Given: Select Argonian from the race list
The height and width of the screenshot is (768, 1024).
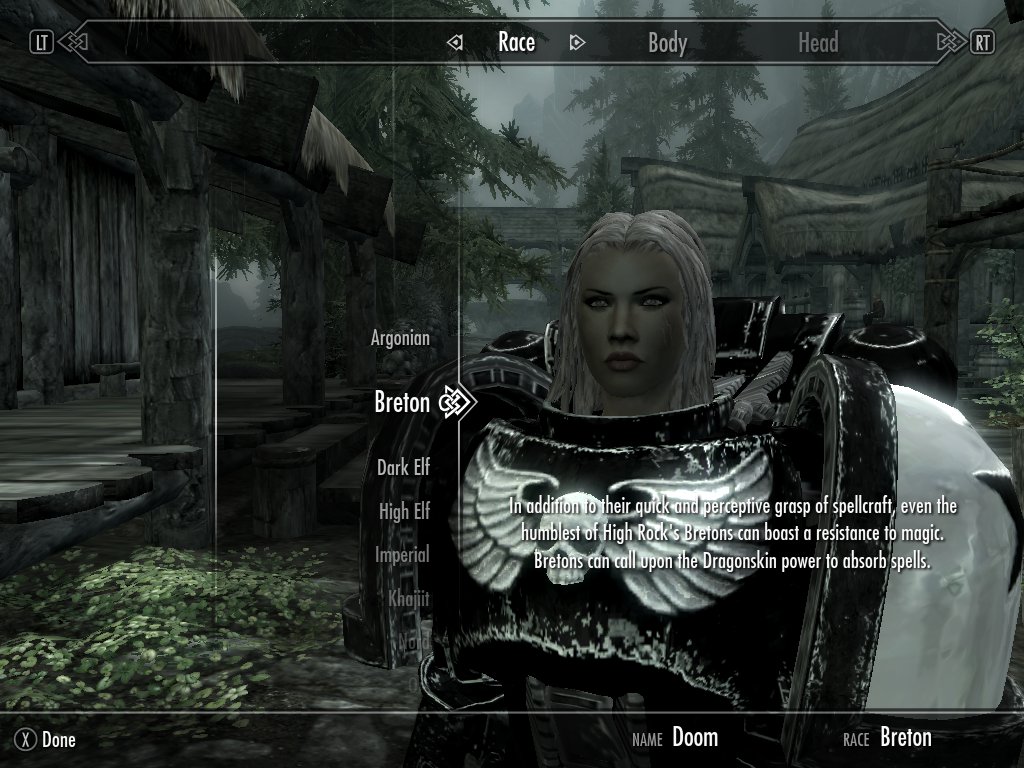Looking at the screenshot, I should (400, 338).
